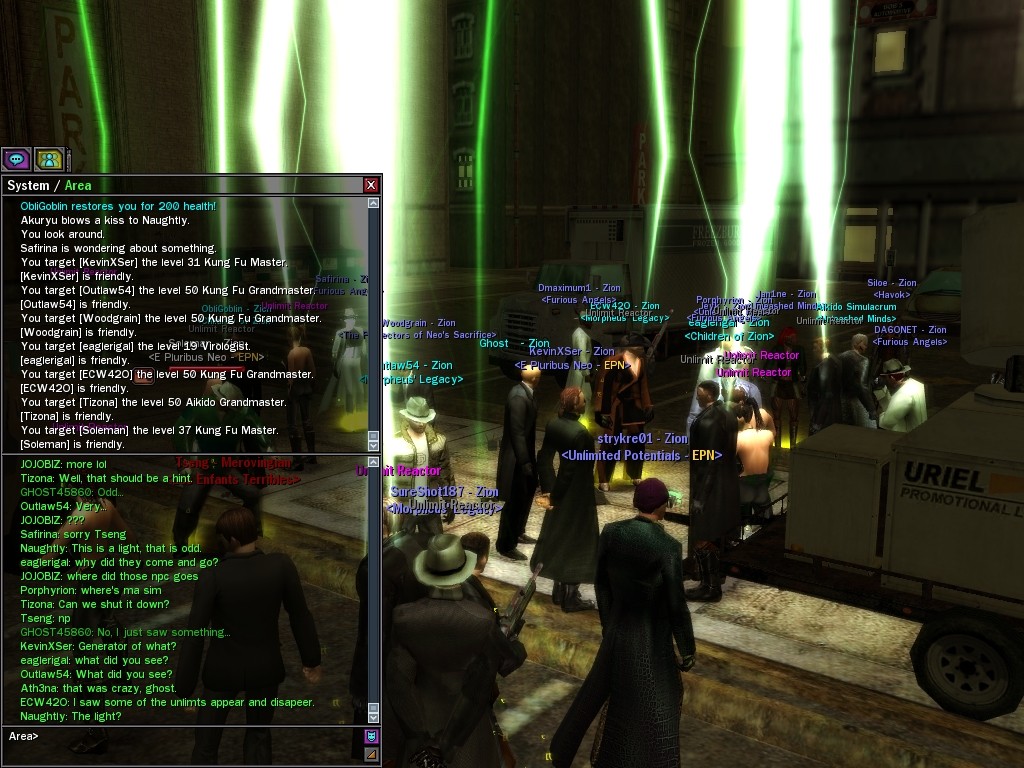Close the System / Area chat window
Viewport: 1024px width, 768px height.
[371, 185]
